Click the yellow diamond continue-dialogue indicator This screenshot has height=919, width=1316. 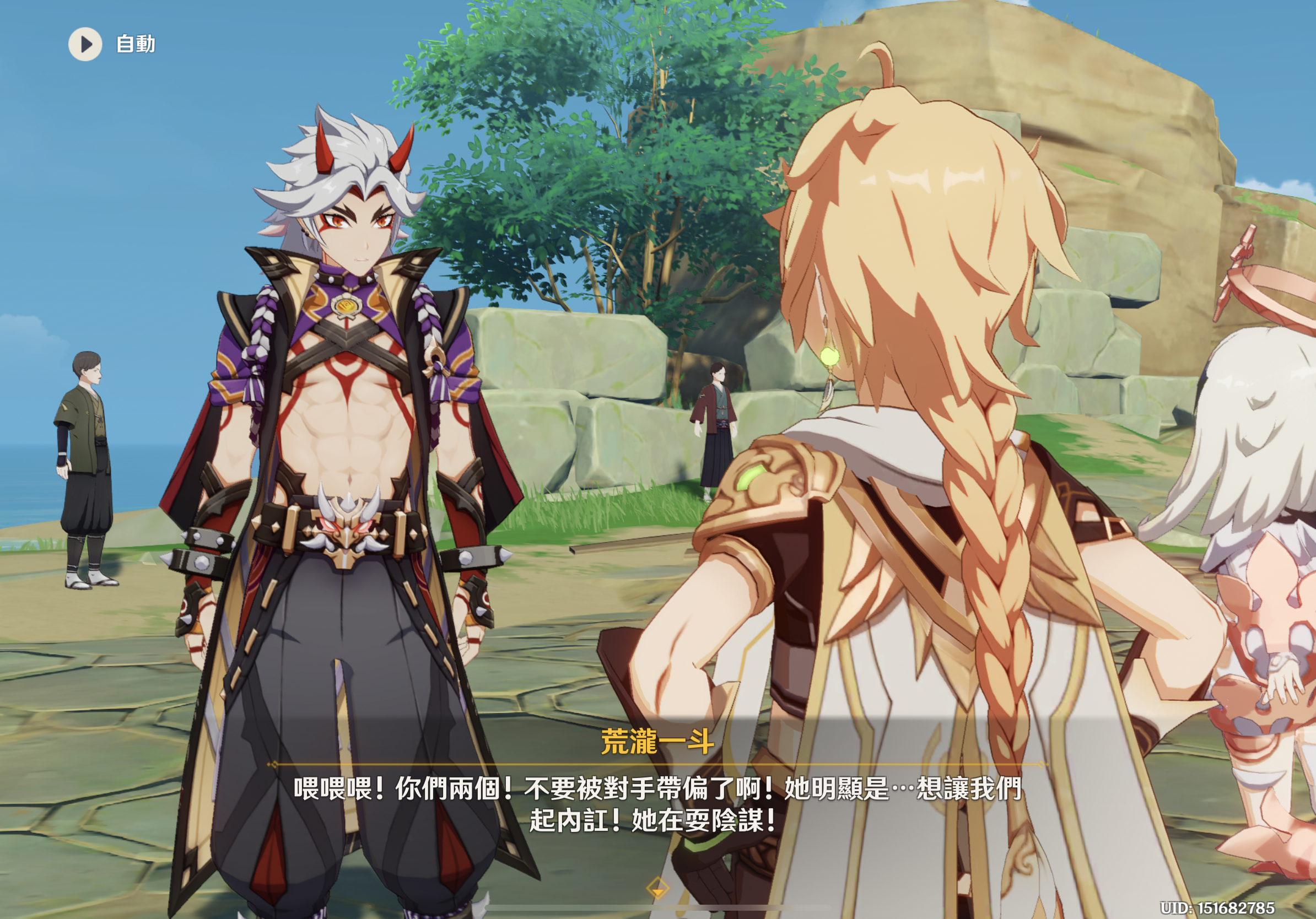[x=657, y=888]
